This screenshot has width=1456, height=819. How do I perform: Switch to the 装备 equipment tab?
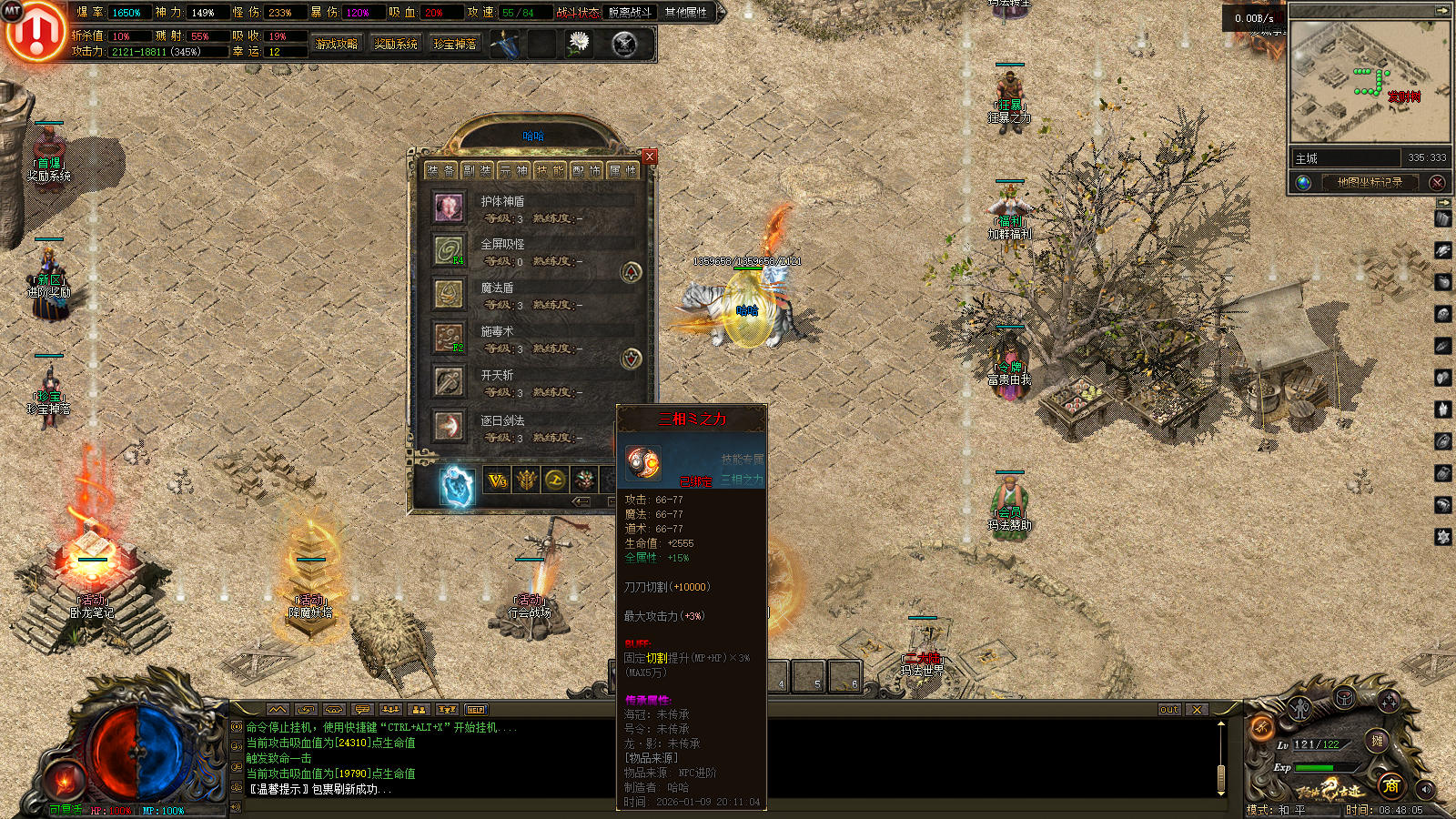pos(441,170)
